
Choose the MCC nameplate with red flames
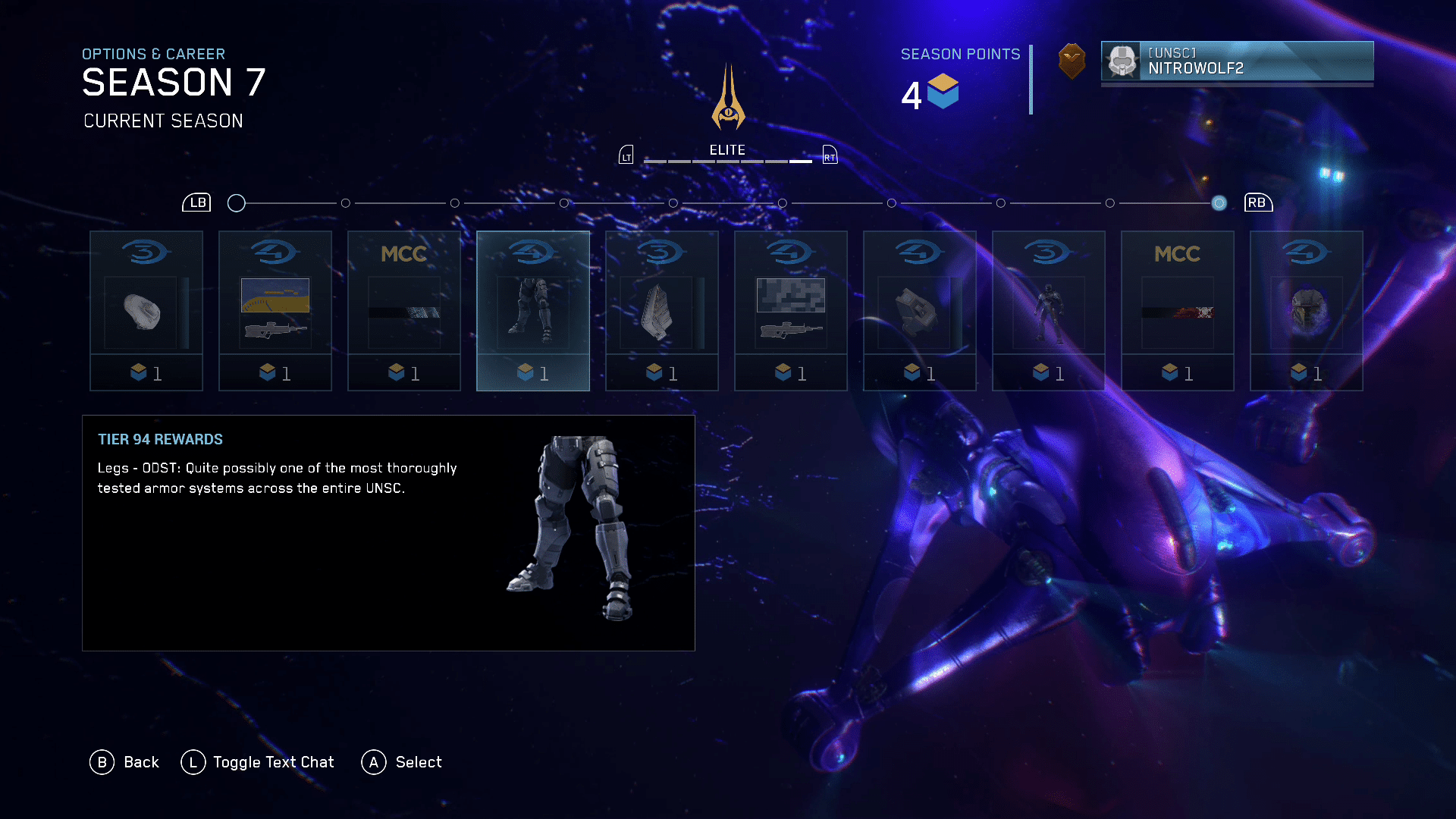(1178, 311)
